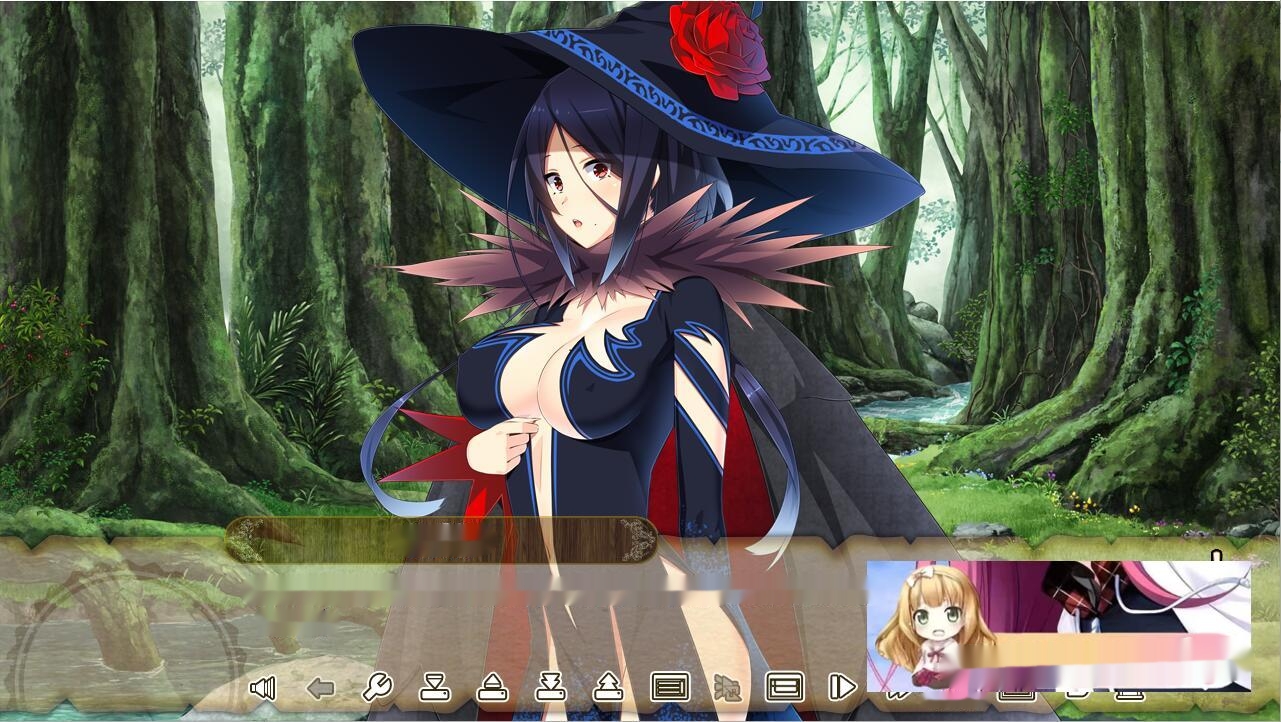This screenshot has height=722, width=1281.
Task: Click the small rounded window icon right of center
Action: tap(1077, 693)
